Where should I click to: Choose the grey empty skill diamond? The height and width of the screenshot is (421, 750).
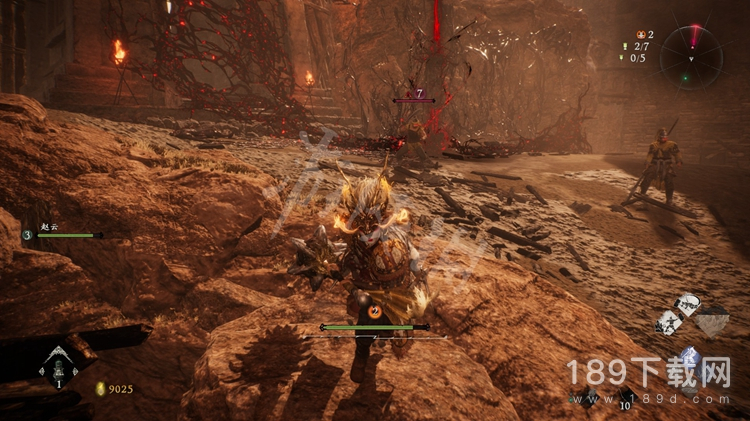pyautogui.click(x=712, y=322)
